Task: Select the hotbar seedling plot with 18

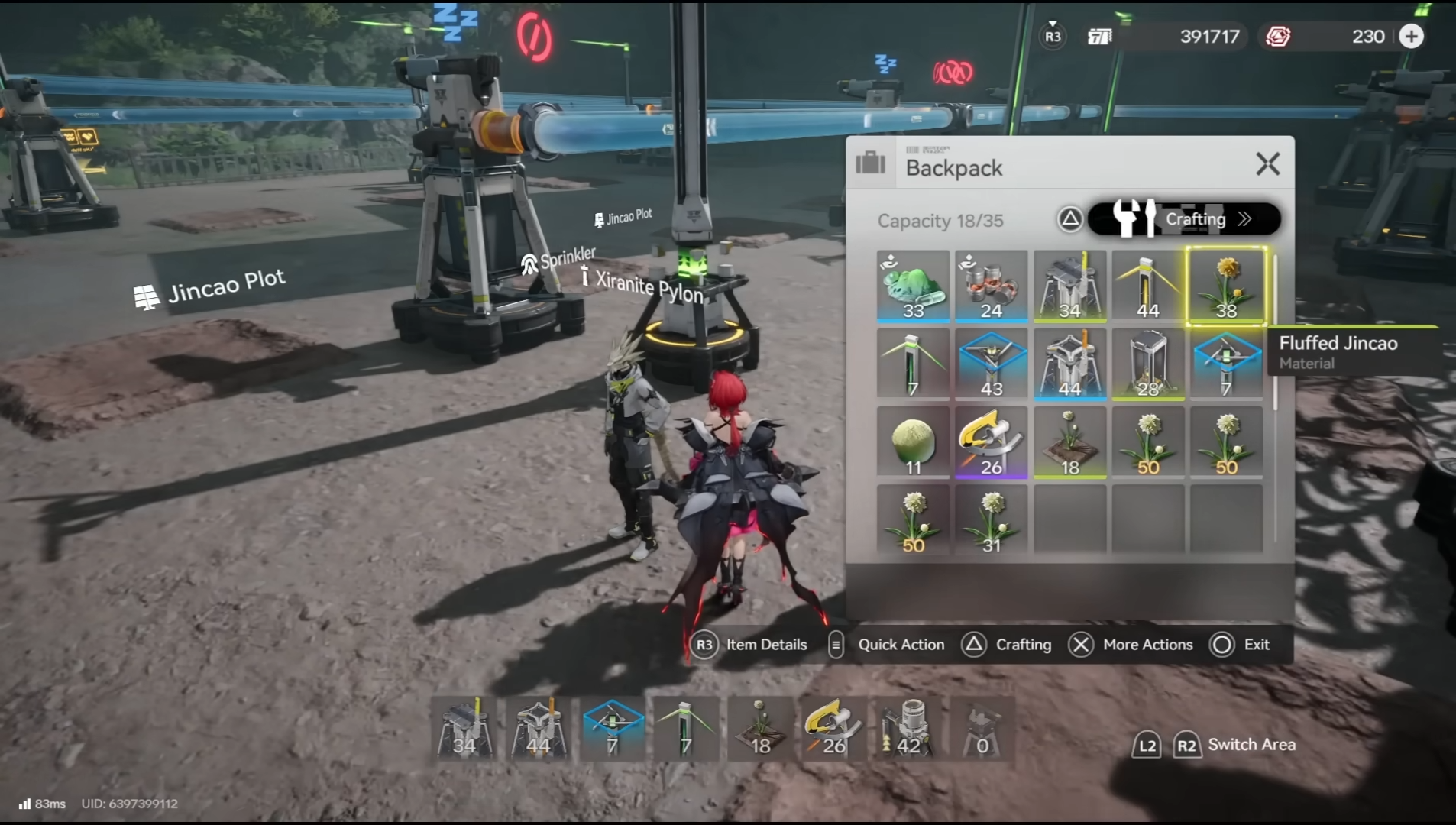Action: [759, 728]
